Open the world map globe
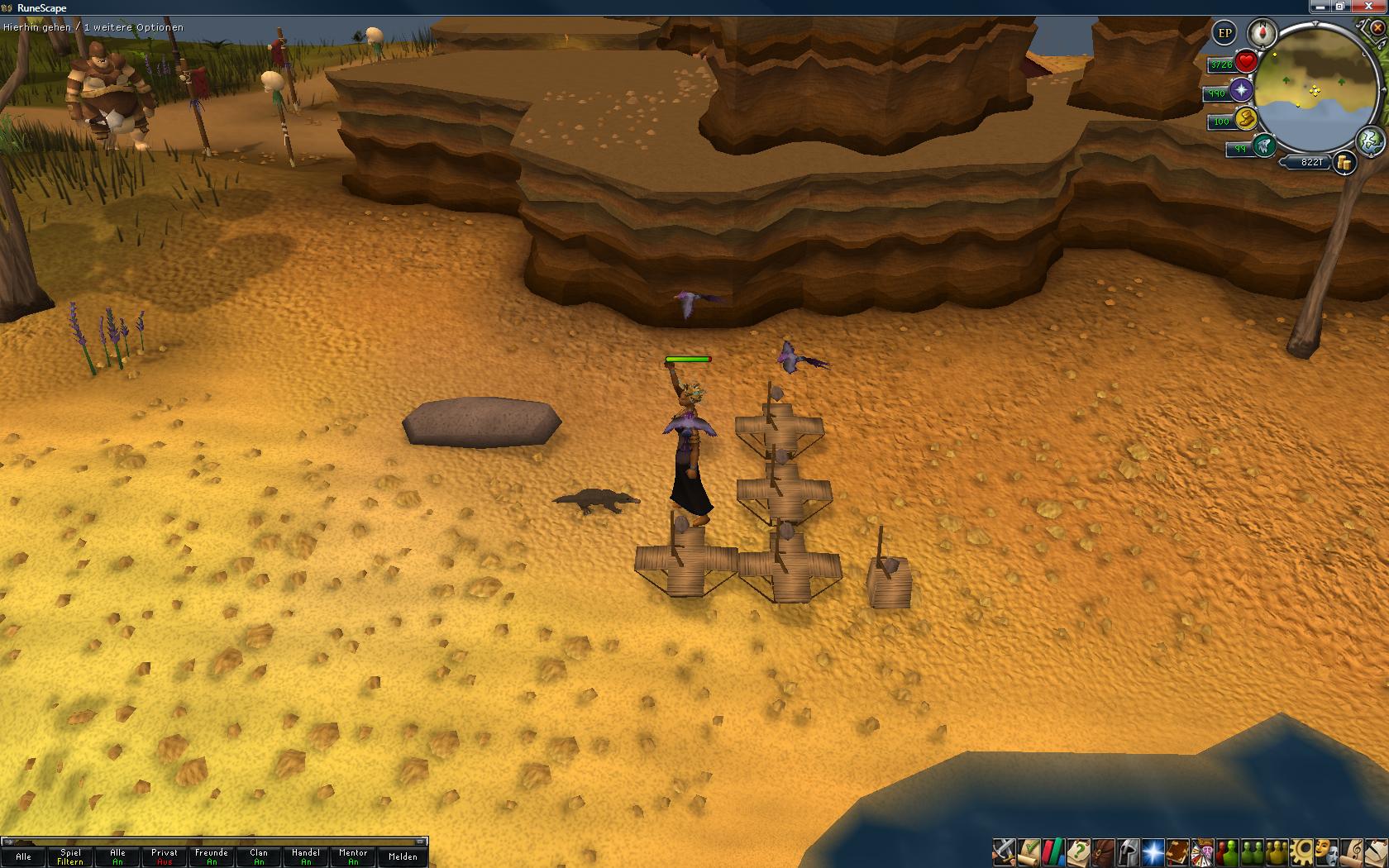 point(1370,141)
